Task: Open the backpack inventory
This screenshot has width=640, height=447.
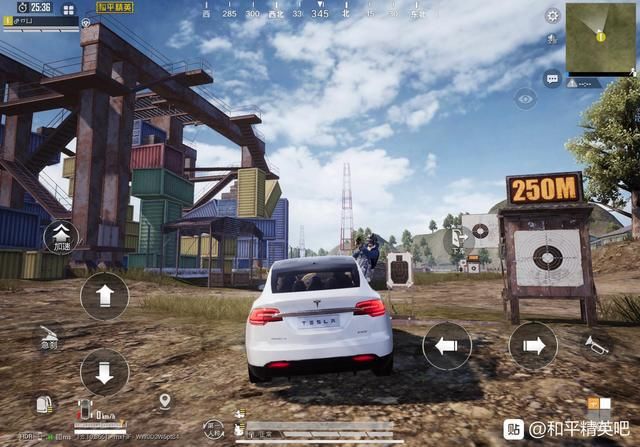Action: 43,404
